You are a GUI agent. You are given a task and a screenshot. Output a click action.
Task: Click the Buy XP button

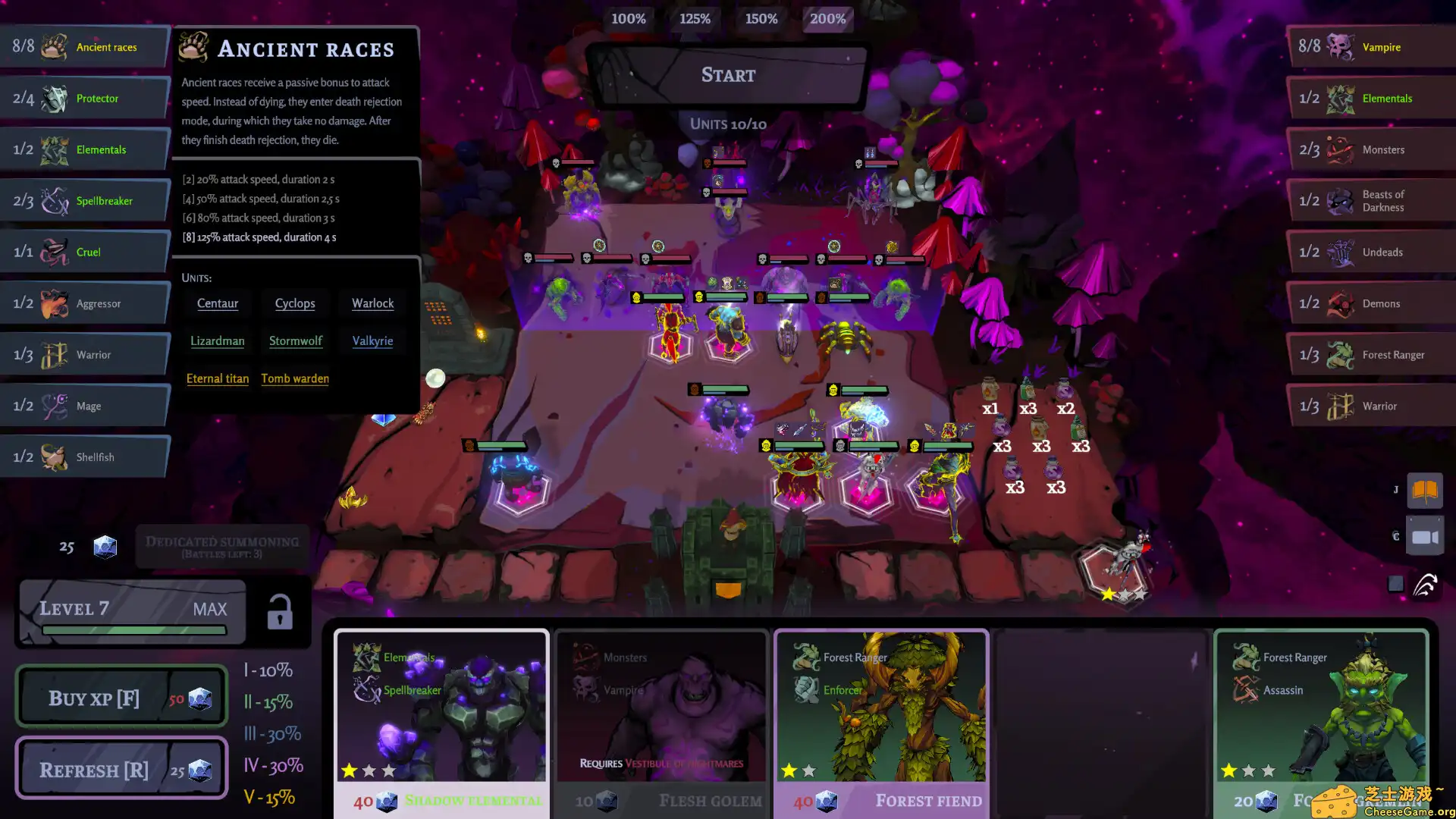point(121,697)
